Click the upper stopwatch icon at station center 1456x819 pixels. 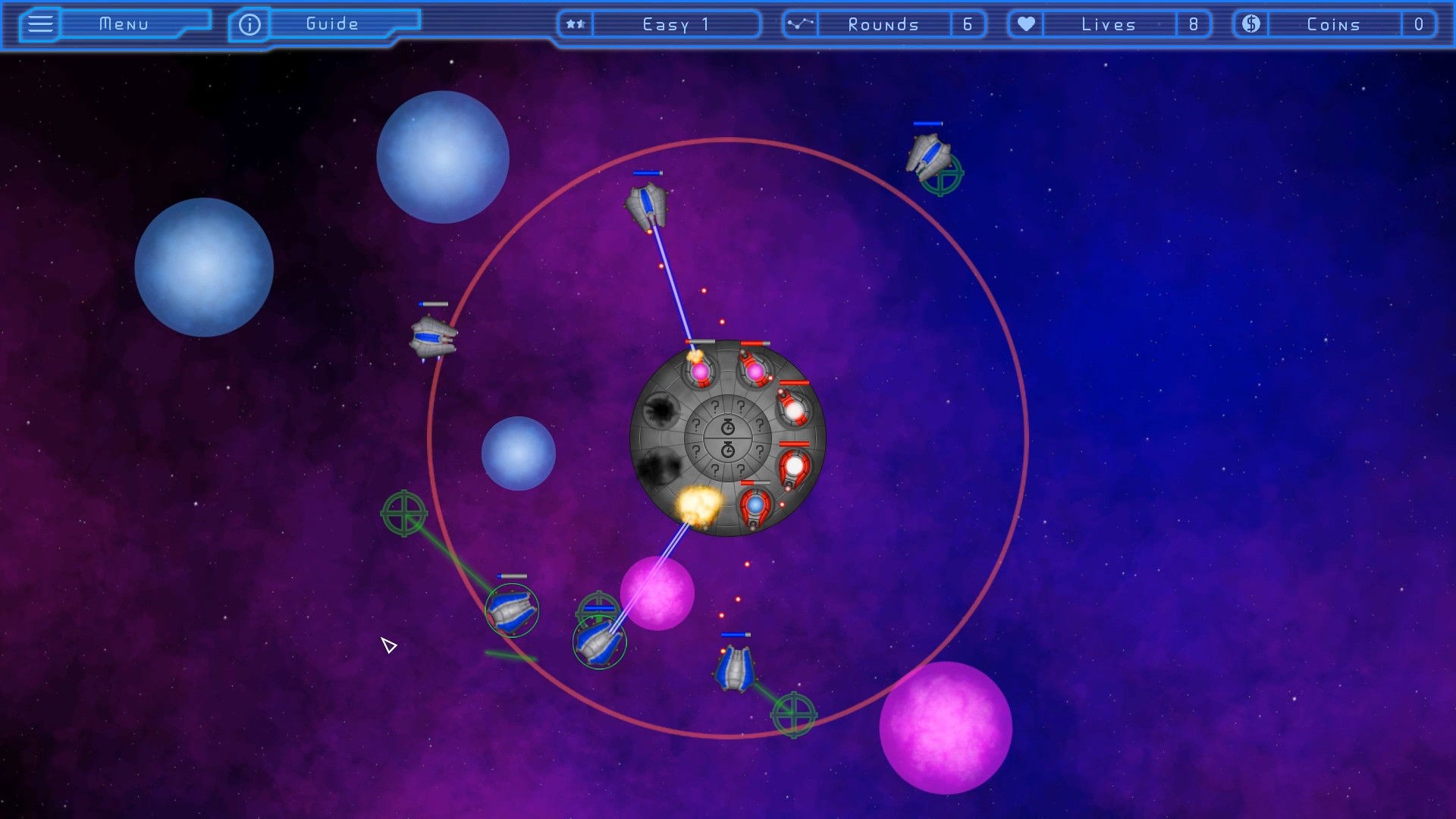point(726,426)
